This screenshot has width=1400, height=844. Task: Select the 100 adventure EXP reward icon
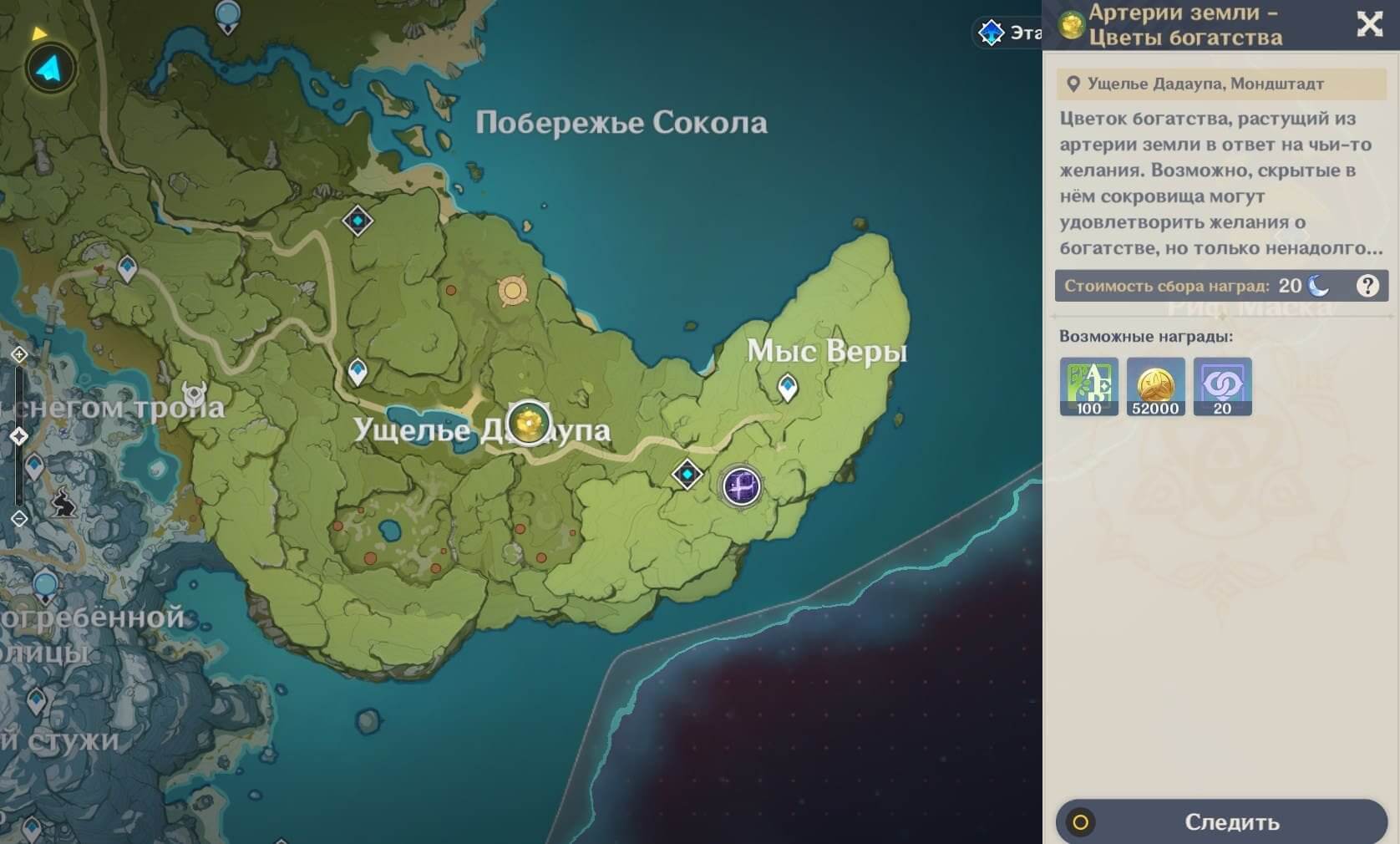click(x=1088, y=386)
